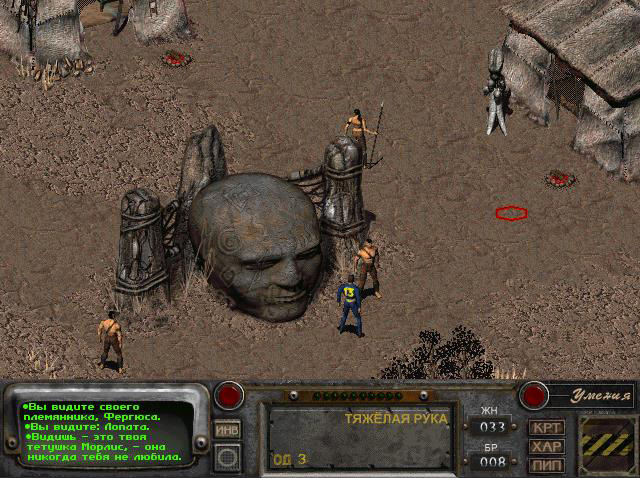Open the character sheet with ХАР

tap(547, 446)
